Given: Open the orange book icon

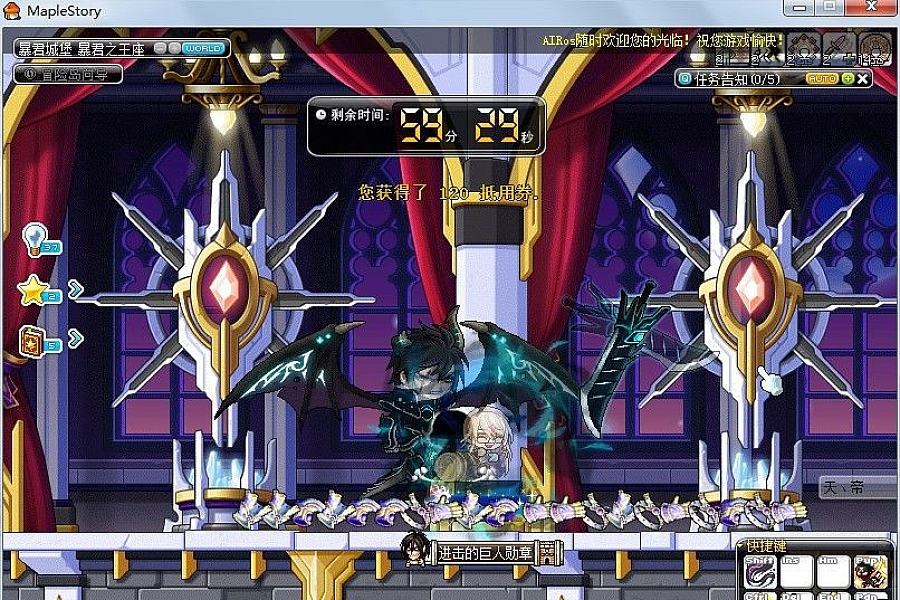Looking at the screenshot, I should click(x=34, y=341).
